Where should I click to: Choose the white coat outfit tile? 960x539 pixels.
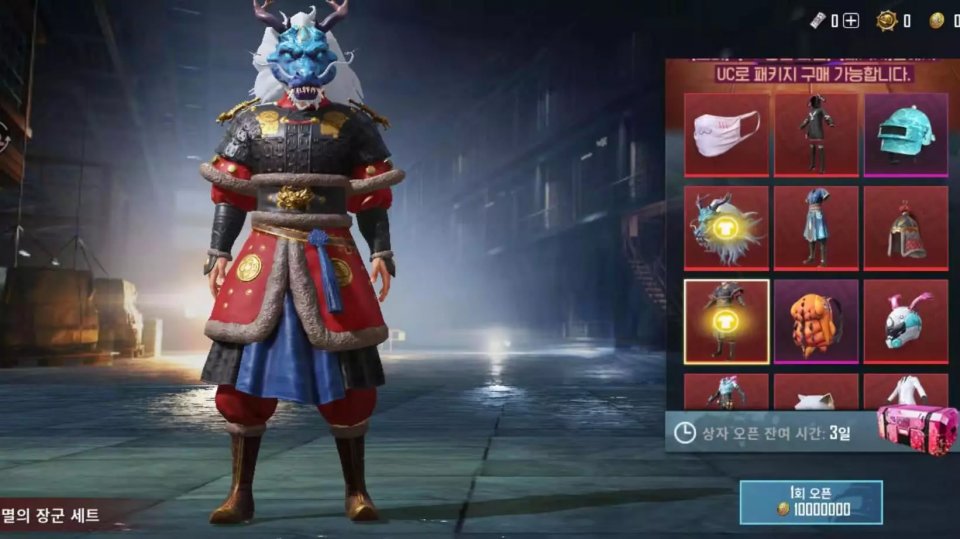pyautogui.click(x=906, y=391)
